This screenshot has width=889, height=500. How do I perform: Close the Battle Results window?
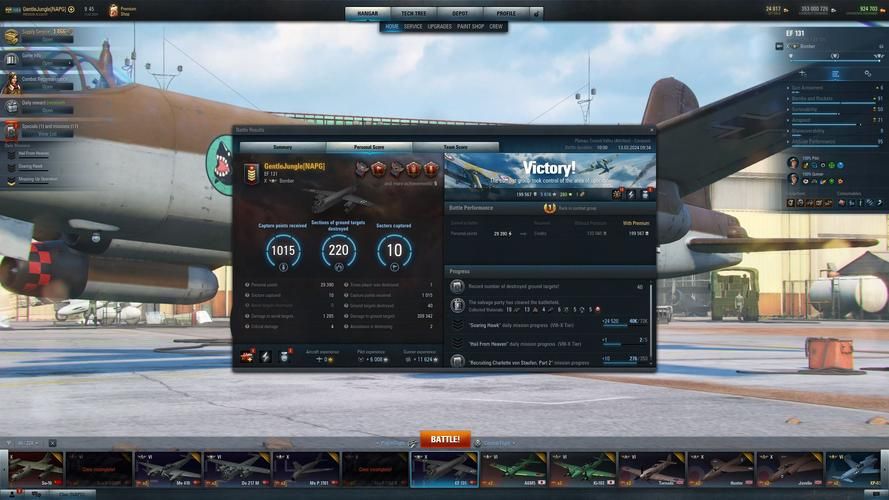tap(652, 130)
